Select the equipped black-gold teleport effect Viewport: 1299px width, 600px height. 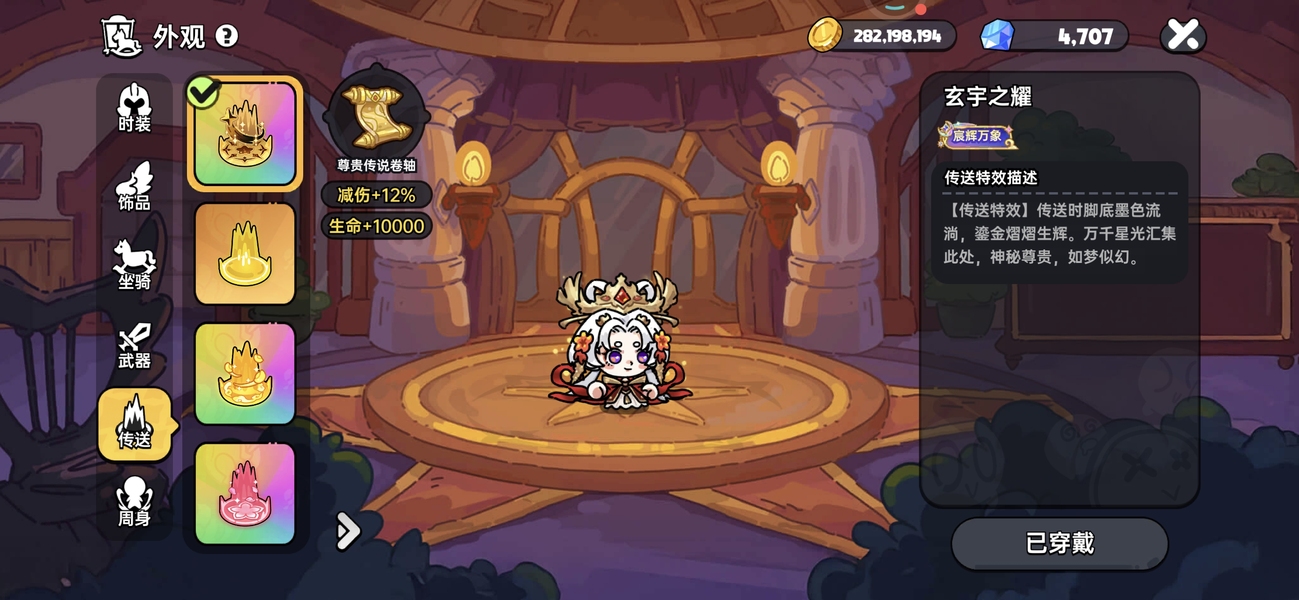click(245, 134)
